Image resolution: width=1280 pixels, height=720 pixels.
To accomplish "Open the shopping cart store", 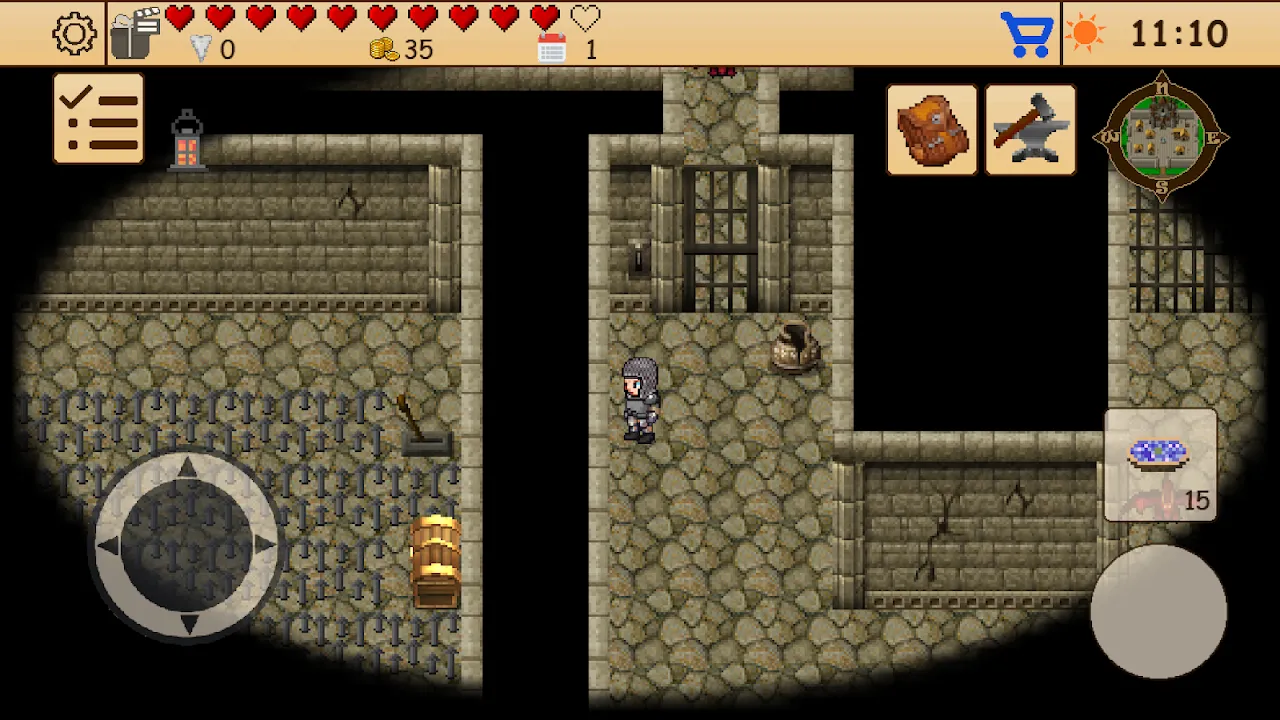I will tap(1027, 34).
